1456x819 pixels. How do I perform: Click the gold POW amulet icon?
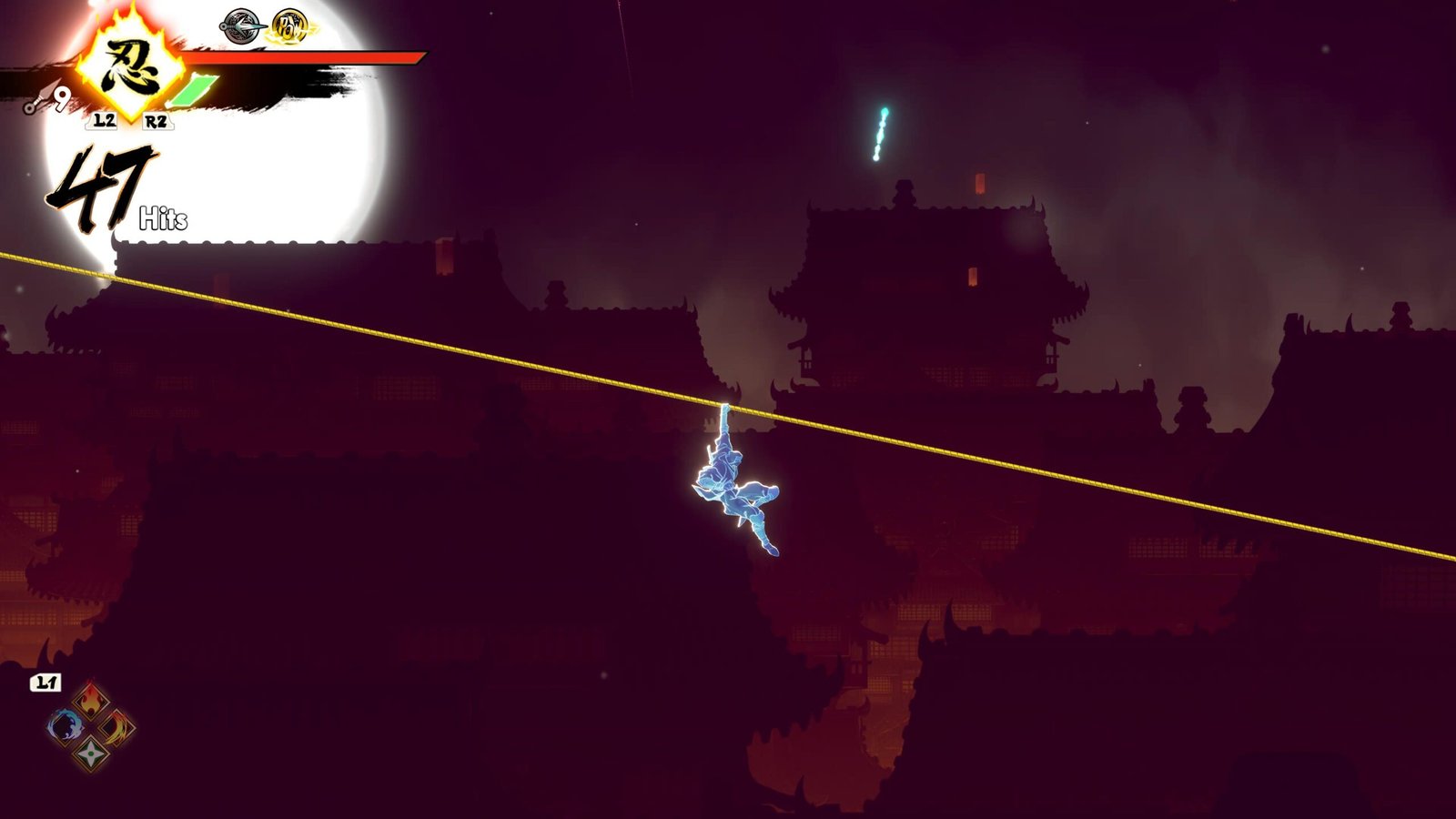290,25
